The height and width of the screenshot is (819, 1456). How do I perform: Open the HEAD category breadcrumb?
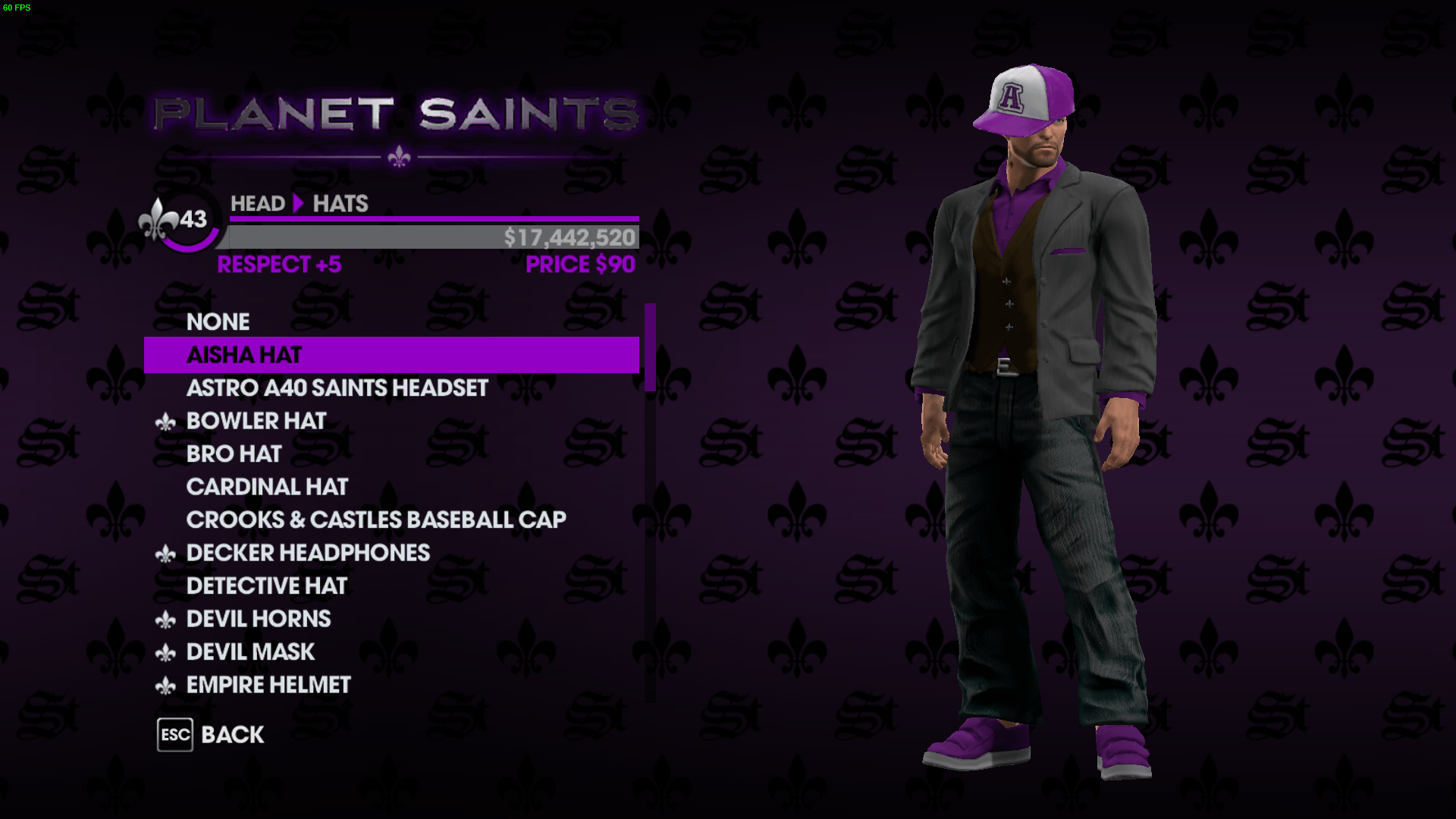[258, 203]
